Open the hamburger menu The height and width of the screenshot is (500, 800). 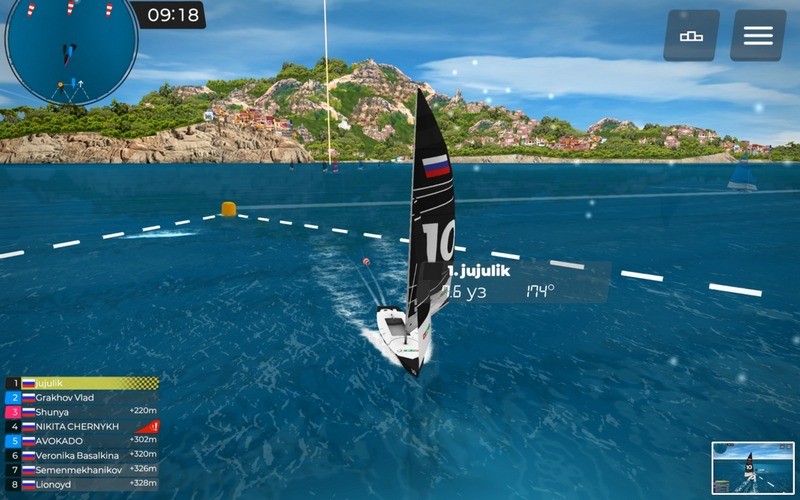tap(757, 36)
